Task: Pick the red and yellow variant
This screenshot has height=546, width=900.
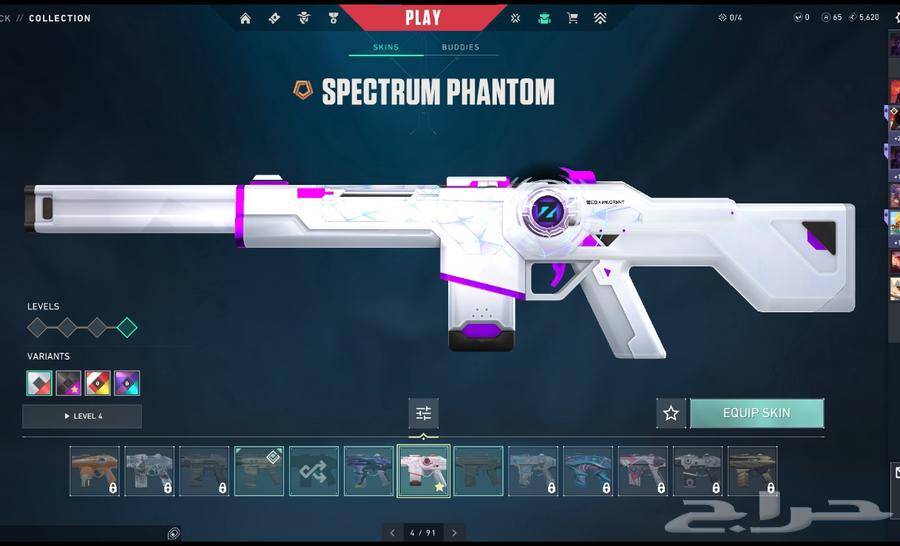Action: (x=97, y=383)
